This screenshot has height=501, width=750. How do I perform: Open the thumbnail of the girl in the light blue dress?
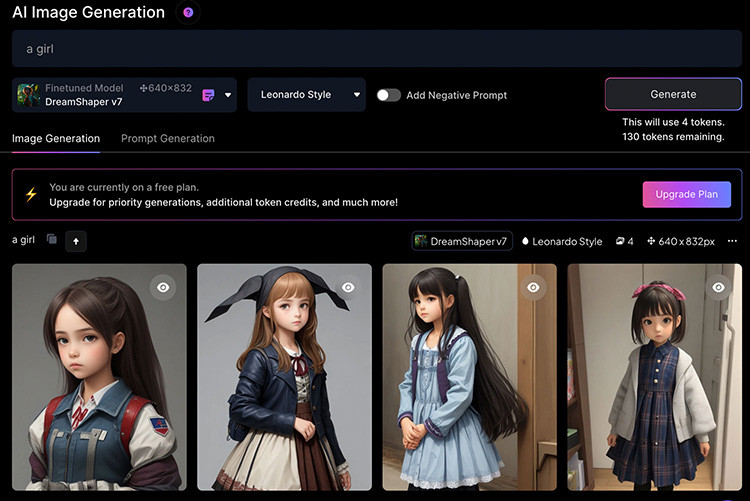pyautogui.click(x=469, y=390)
